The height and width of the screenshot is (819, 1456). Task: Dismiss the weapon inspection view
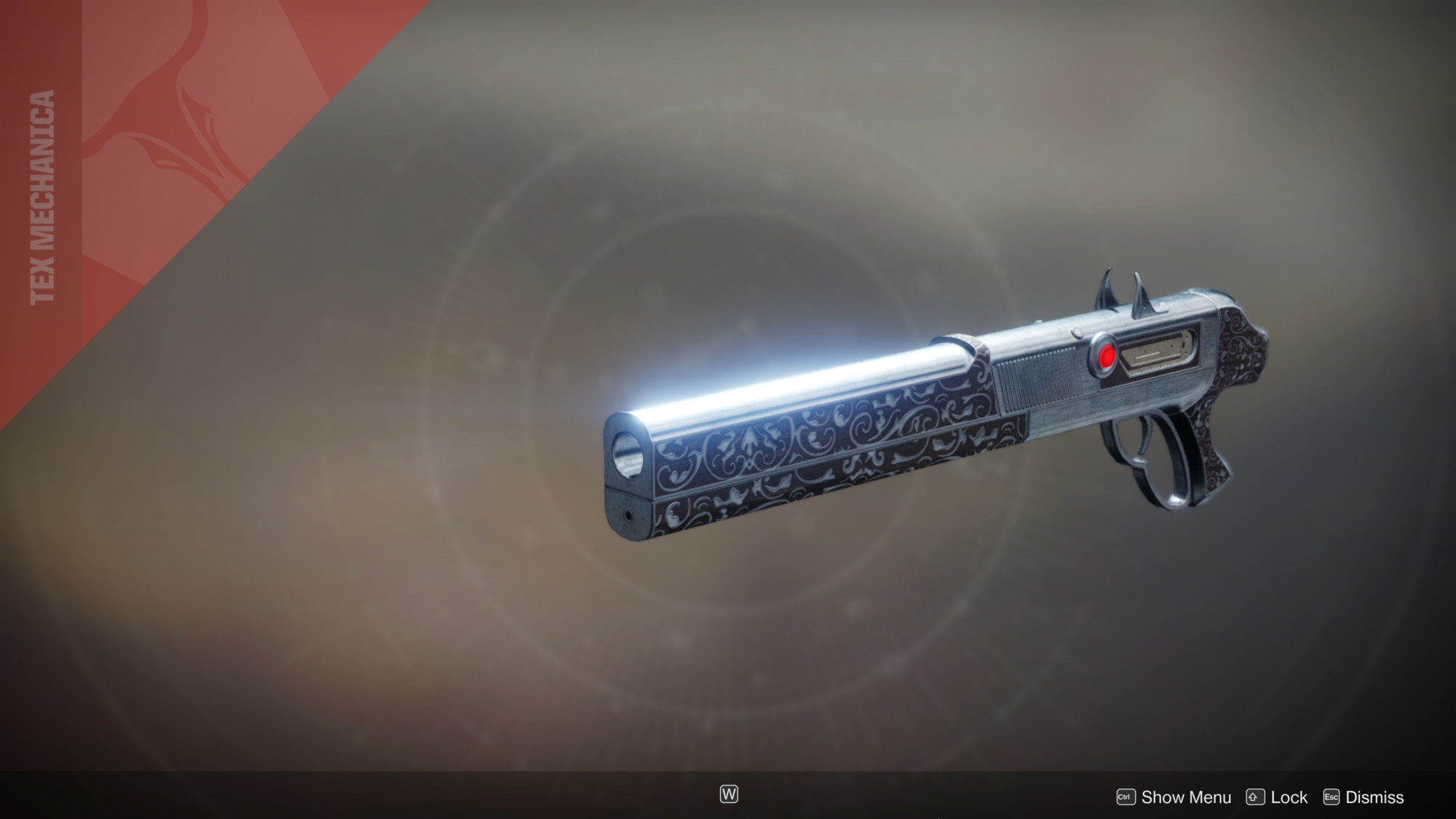coord(1364,797)
